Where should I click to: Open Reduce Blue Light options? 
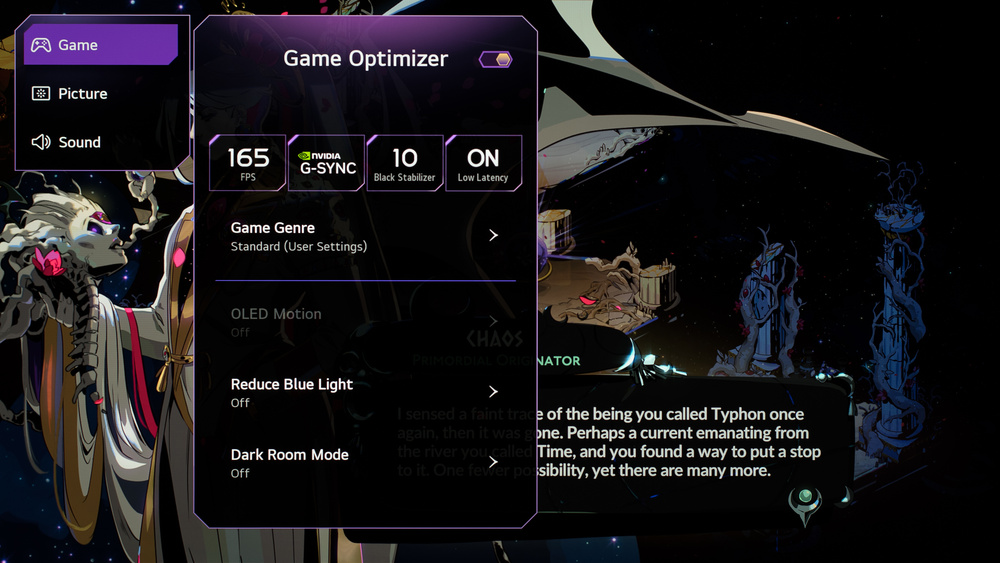click(x=365, y=392)
